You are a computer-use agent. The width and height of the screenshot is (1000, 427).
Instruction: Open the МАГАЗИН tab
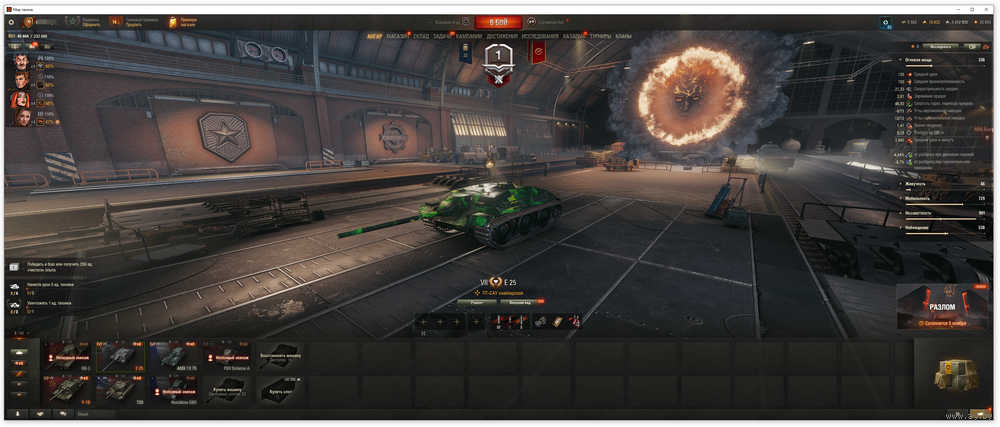[398, 36]
